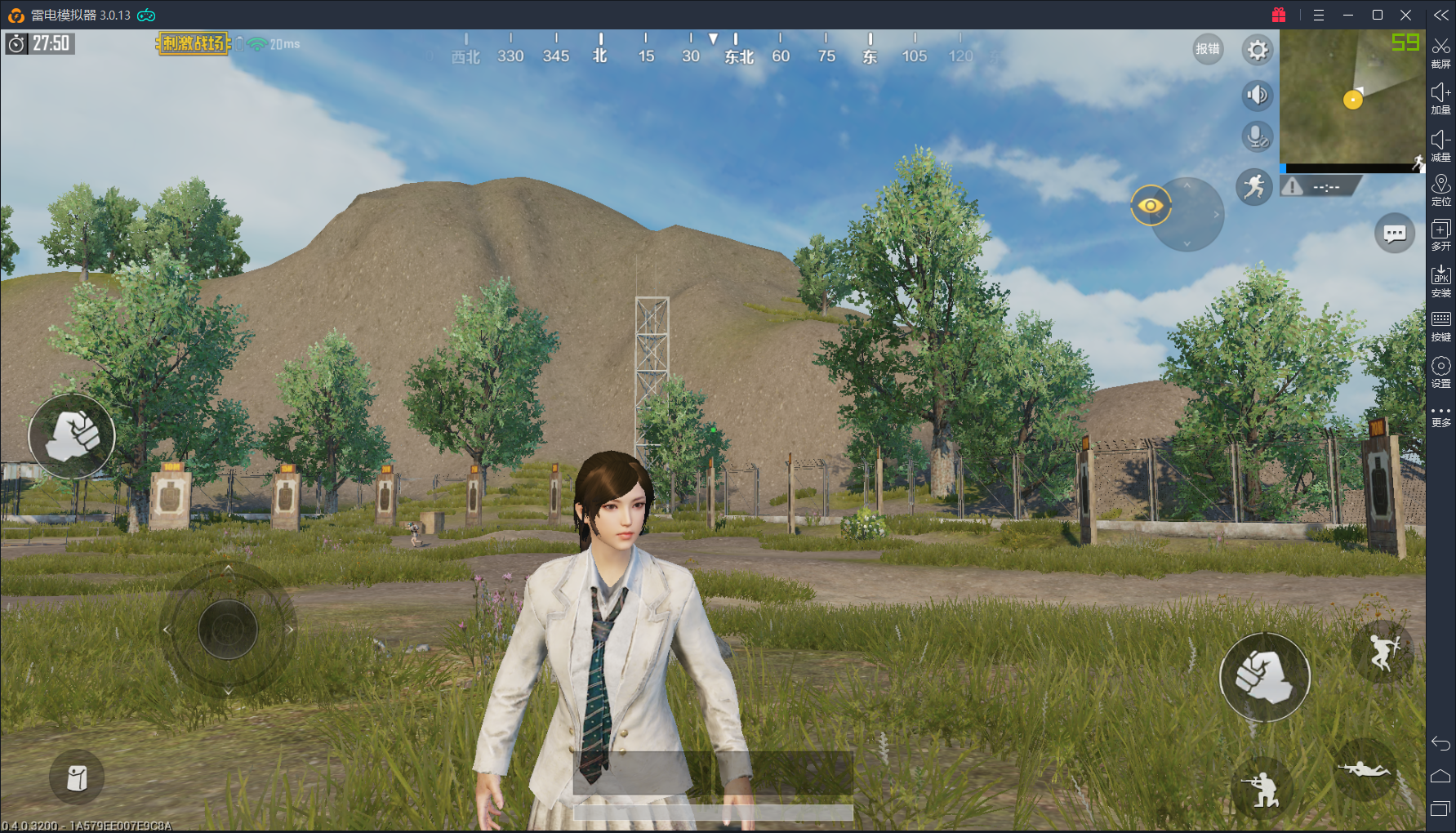
Task: Close the emulator window
Action: pos(1406,15)
